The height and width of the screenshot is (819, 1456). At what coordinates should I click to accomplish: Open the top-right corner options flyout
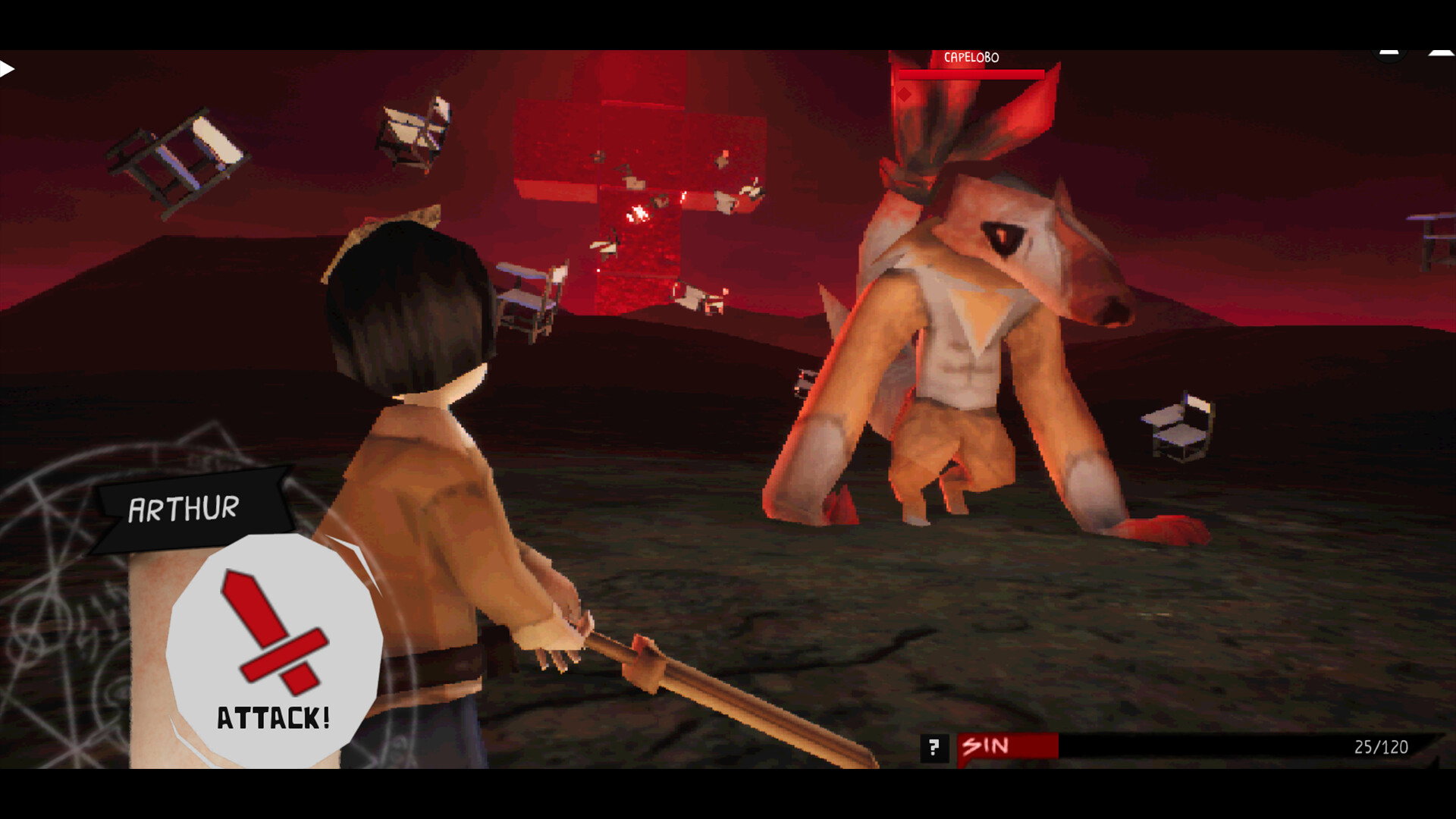(x=1389, y=55)
